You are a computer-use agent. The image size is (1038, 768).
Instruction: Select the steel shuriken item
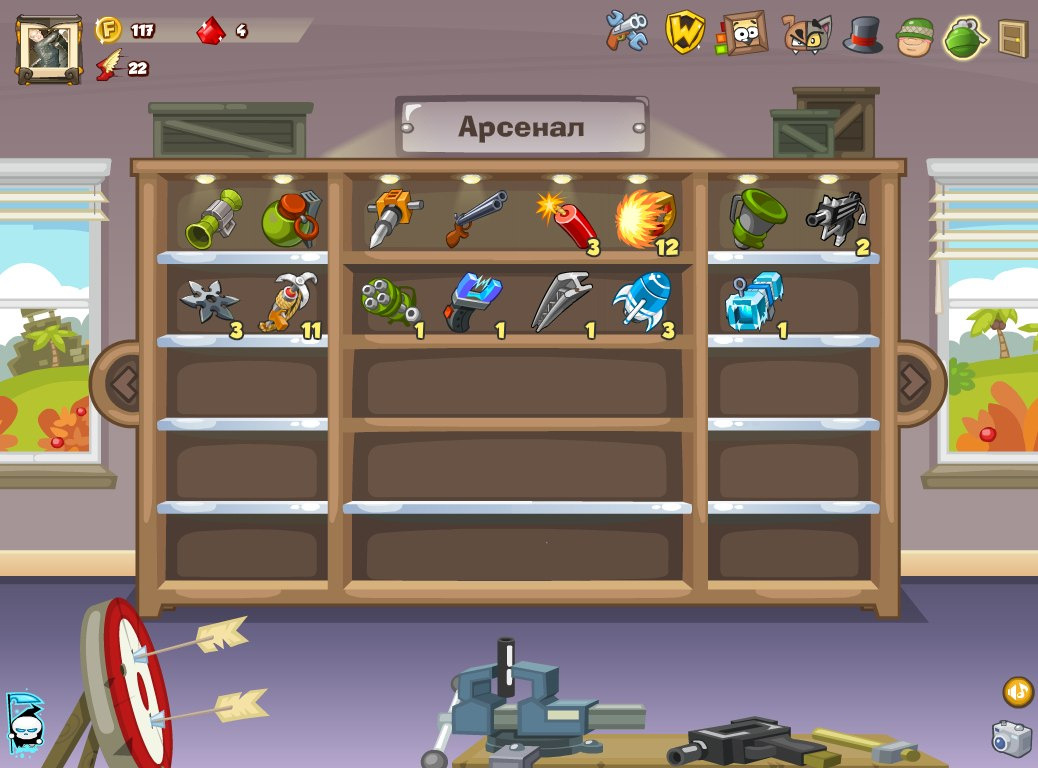208,301
